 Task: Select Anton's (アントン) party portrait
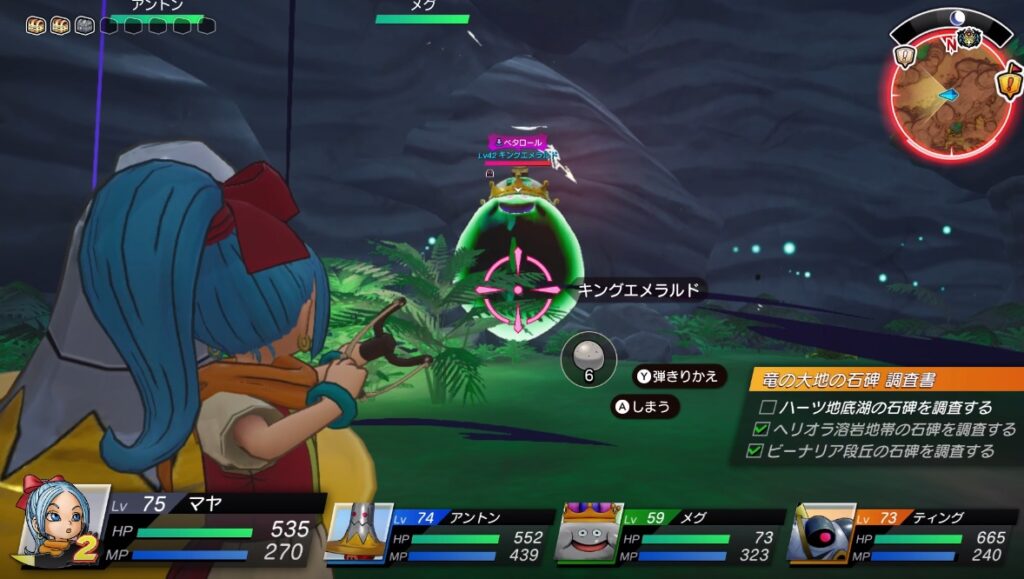[355, 532]
